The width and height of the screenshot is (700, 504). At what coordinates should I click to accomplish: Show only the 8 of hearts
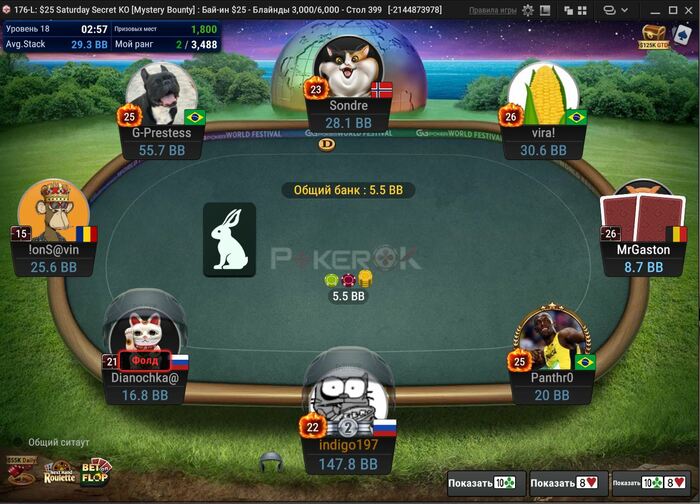pyautogui.click(x=567, y=484)
